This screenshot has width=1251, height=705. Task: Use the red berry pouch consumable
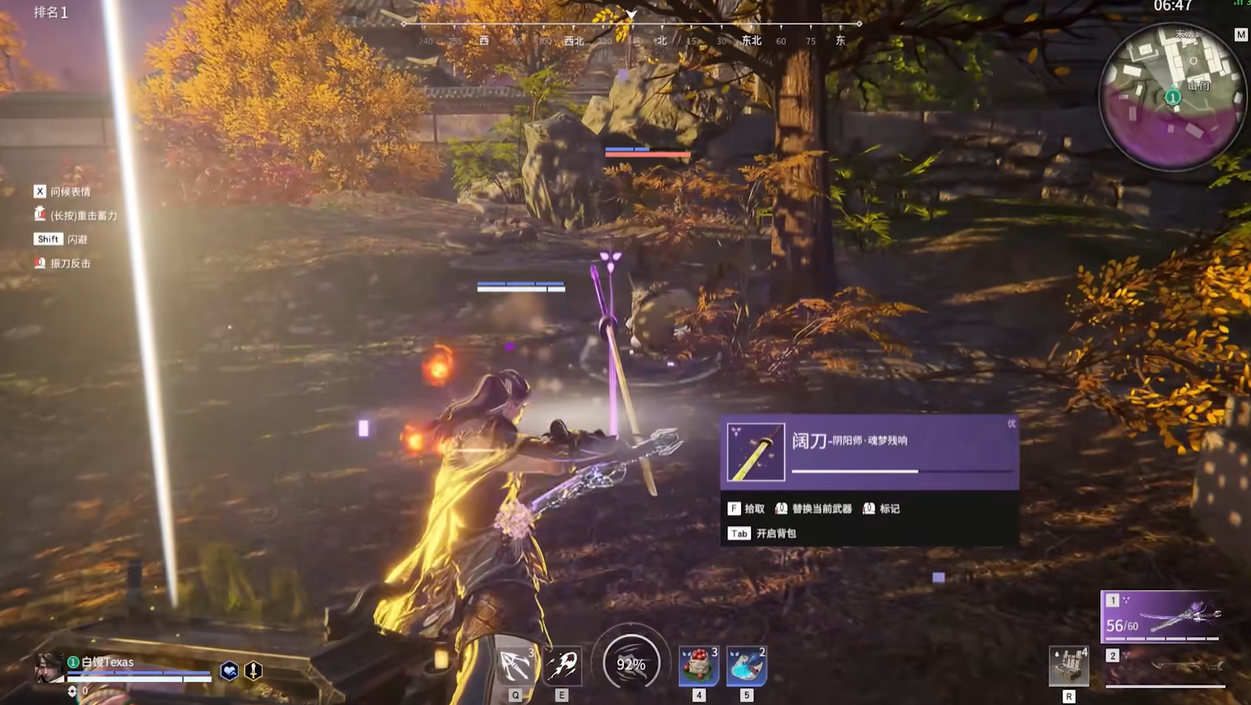[699, 667]
